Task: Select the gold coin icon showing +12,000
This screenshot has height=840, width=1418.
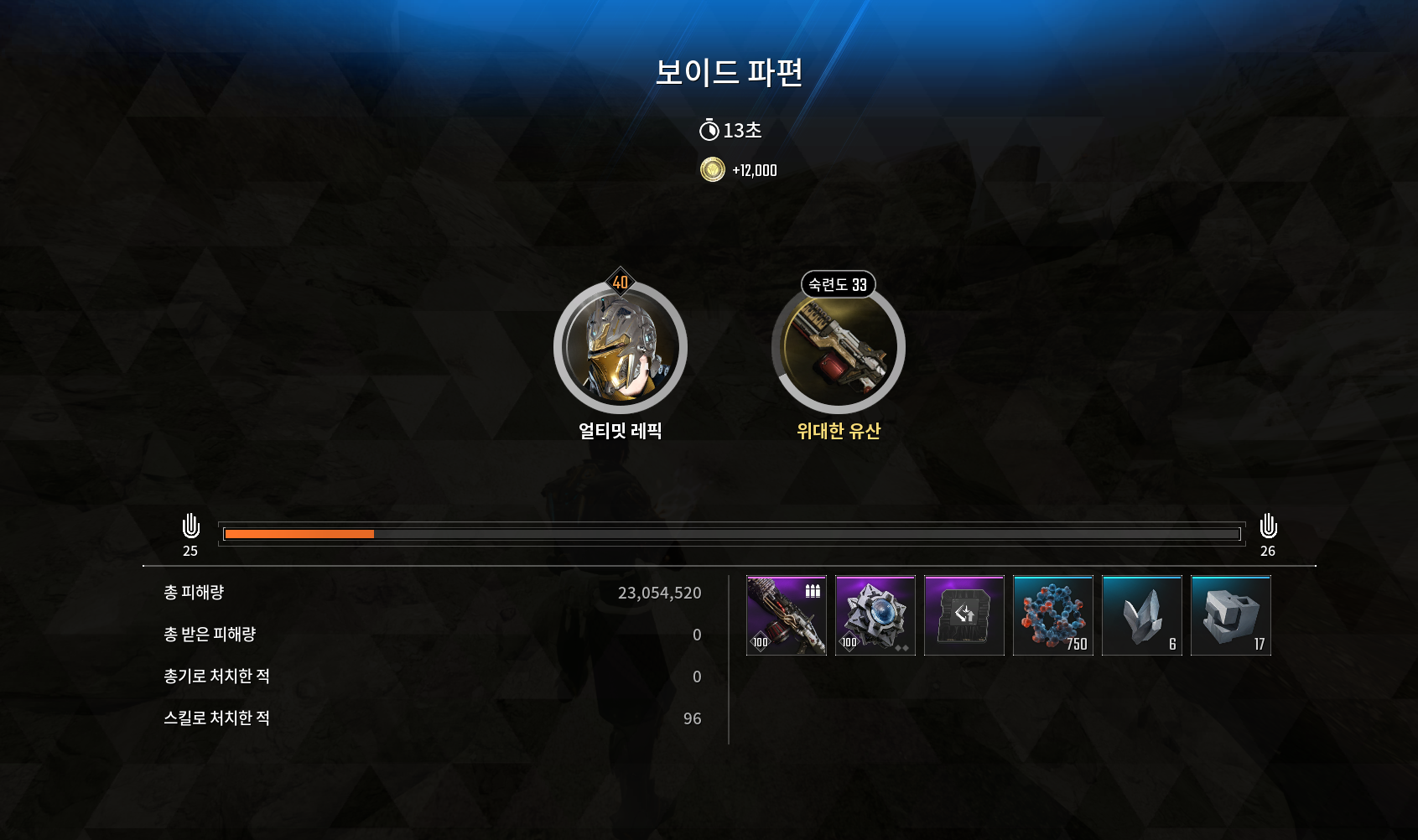Action: 711,169
